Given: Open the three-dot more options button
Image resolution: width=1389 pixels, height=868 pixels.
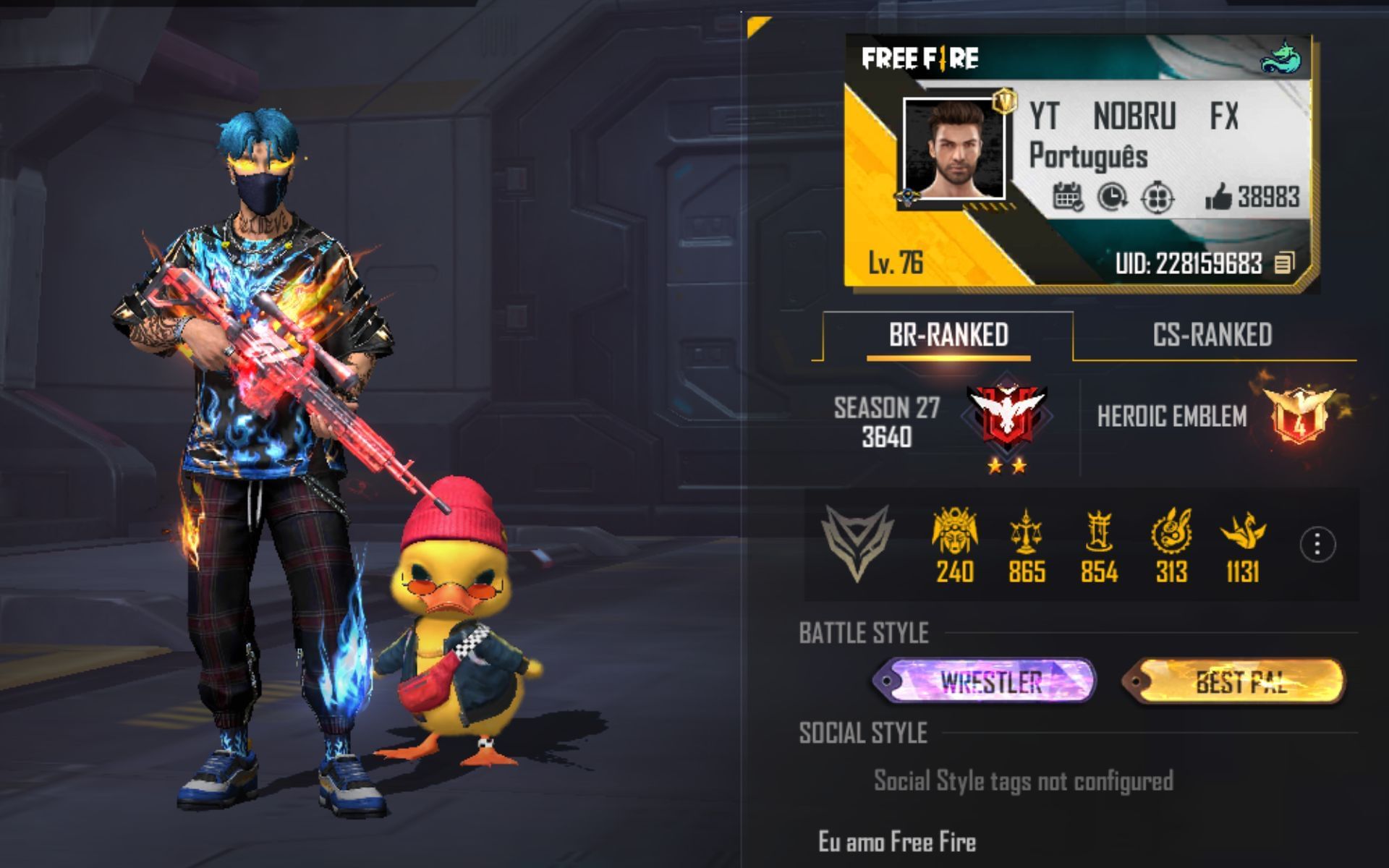Looking at the screenshot, I should [x=1317, y=545].
